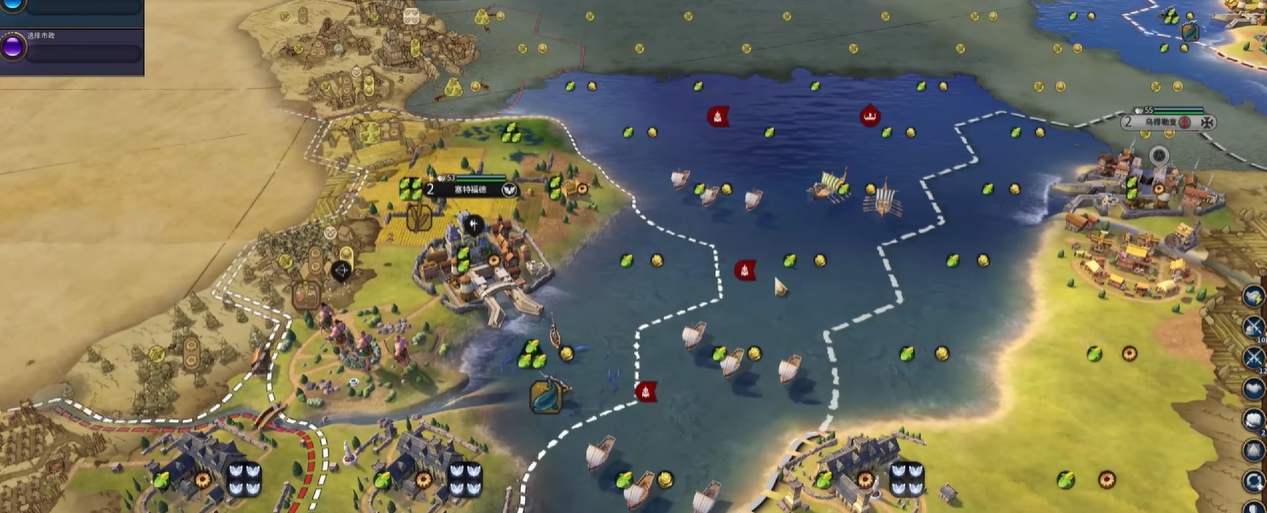Click the blue science research orb
Screen dimensions: 1267x513
(x=13, y=5)
